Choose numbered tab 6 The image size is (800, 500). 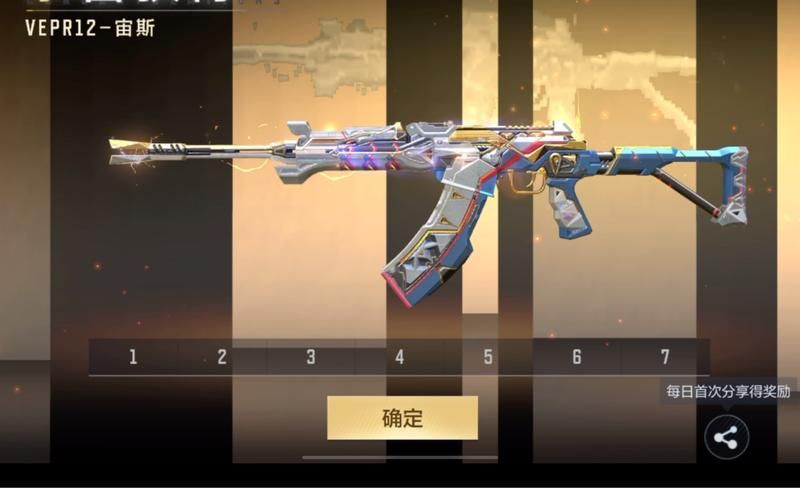point(577,357)
